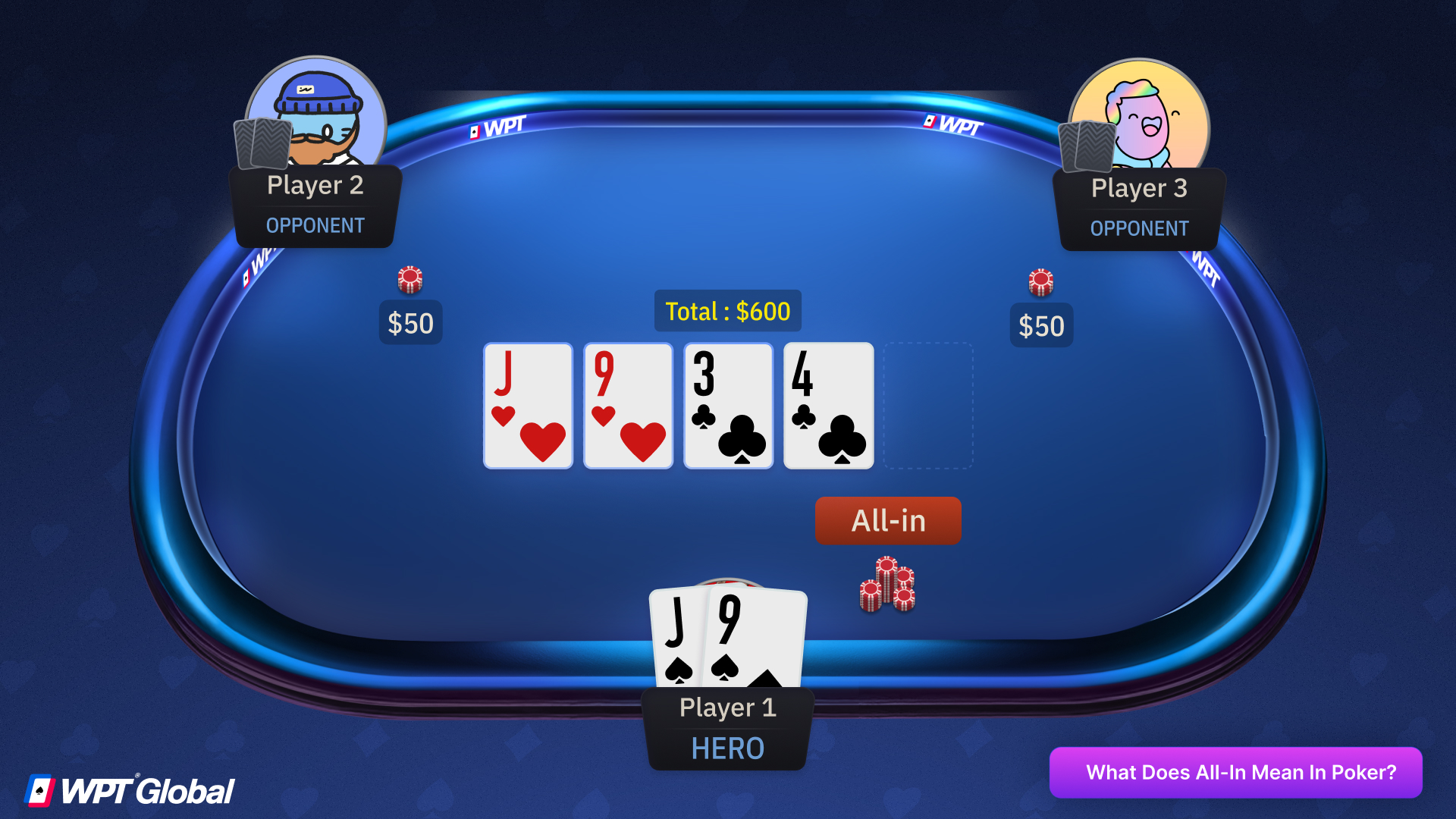Click Player 2's red poker chip
Viewport: 1456px width, 819px height.
409,278
